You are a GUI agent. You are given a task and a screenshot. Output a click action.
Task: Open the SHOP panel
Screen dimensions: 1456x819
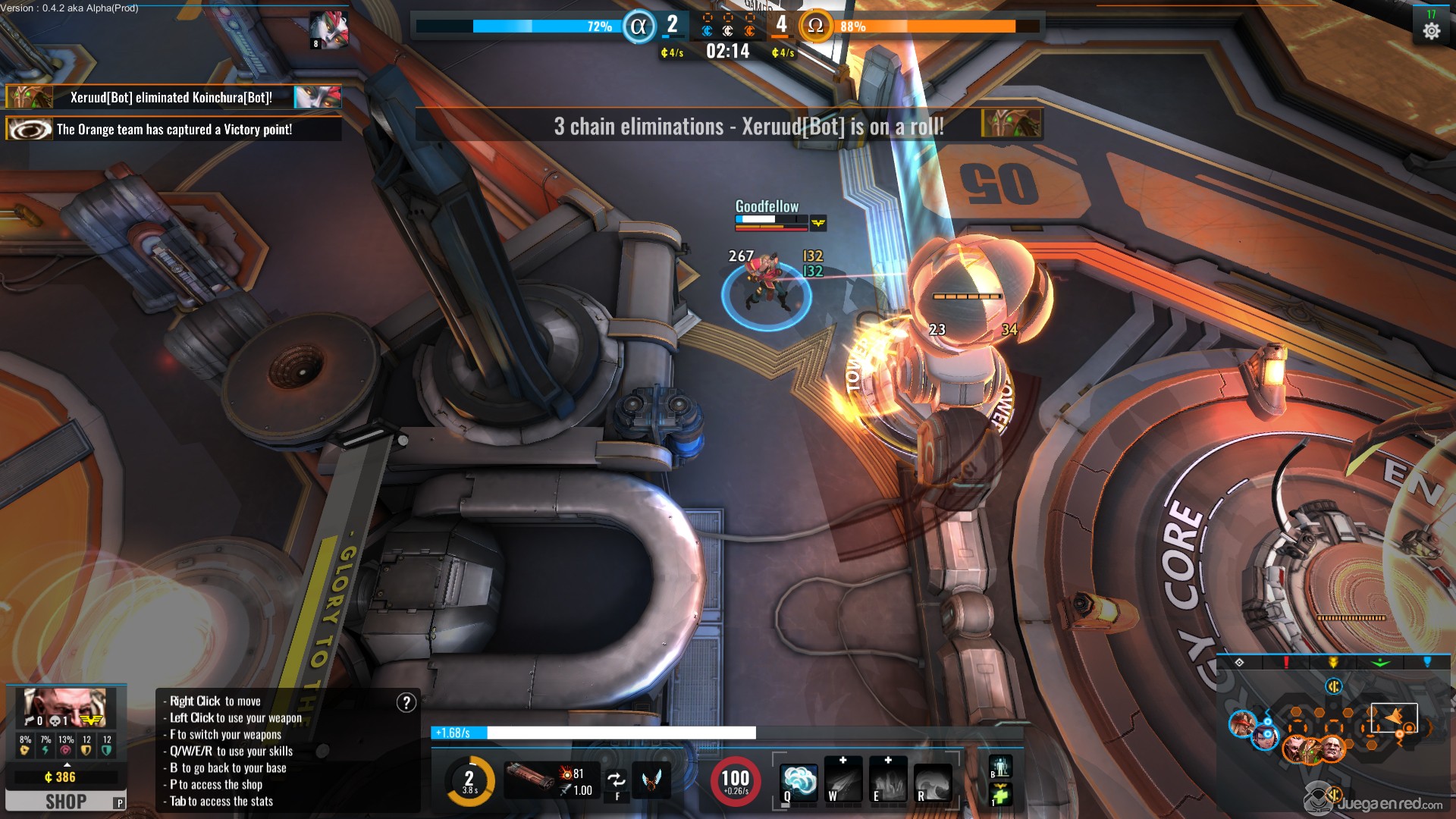tap(65, 801)
